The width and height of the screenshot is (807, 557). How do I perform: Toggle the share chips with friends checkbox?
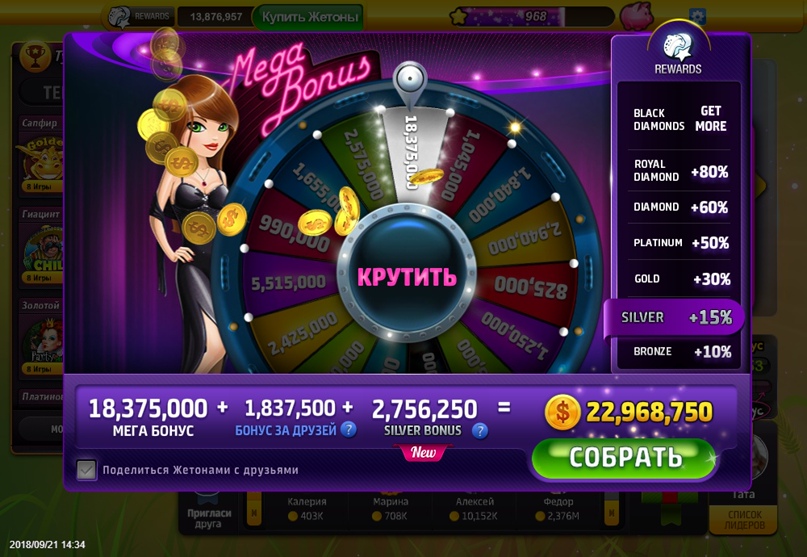click(x=87, y=469)
